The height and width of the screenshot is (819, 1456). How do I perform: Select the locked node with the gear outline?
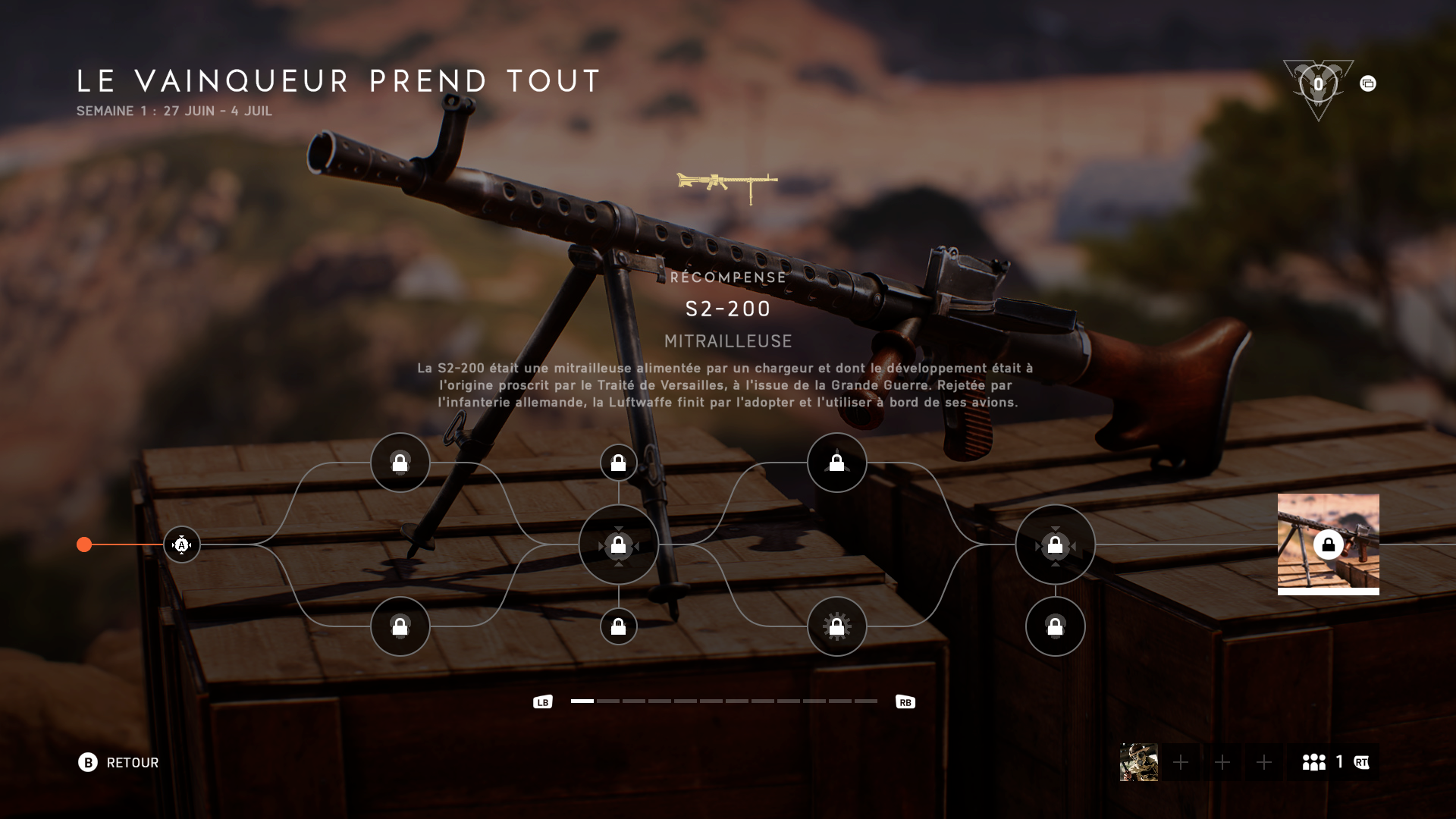pyautogui.click(x=836, y=626)
